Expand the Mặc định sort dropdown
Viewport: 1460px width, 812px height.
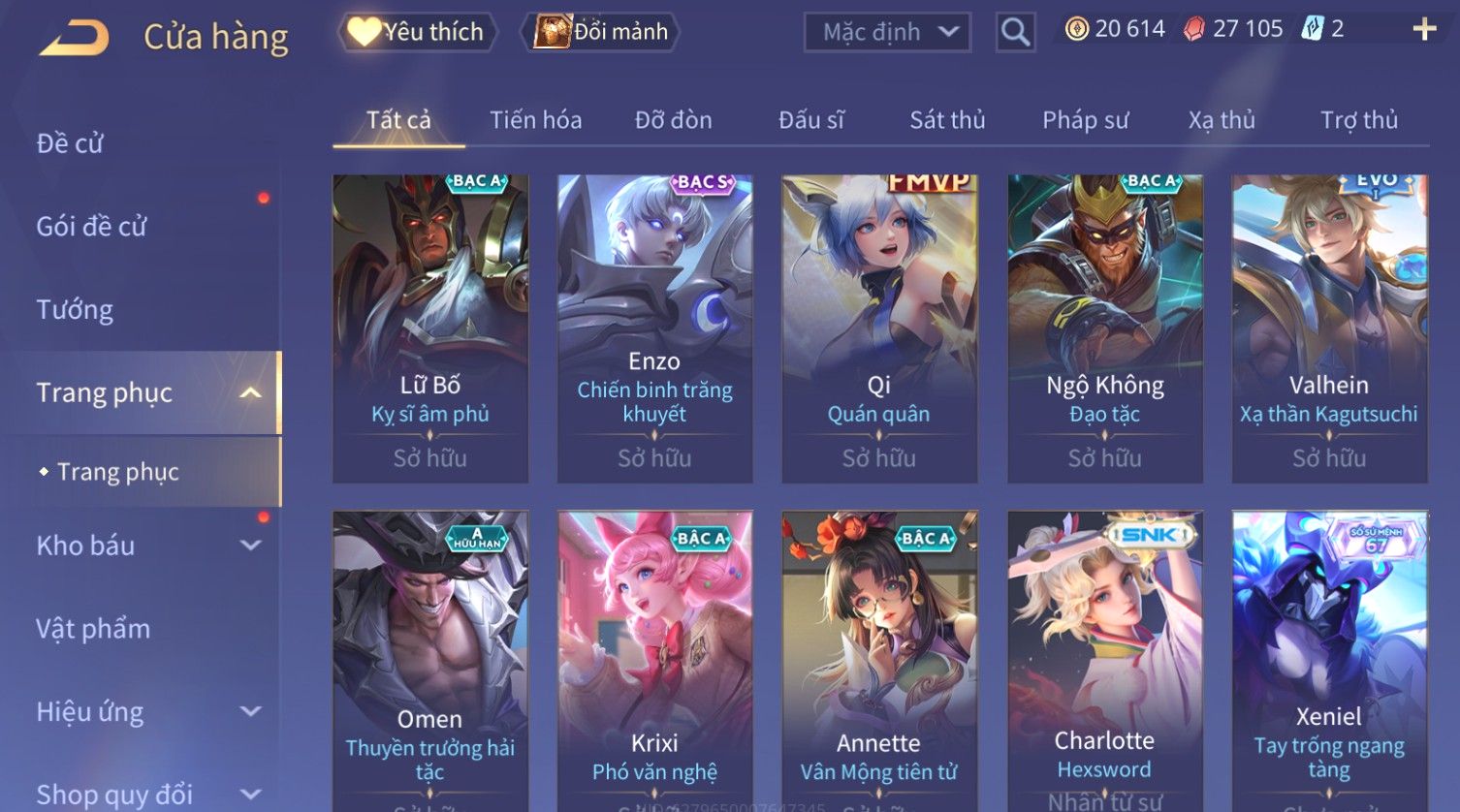pos(886,32)
